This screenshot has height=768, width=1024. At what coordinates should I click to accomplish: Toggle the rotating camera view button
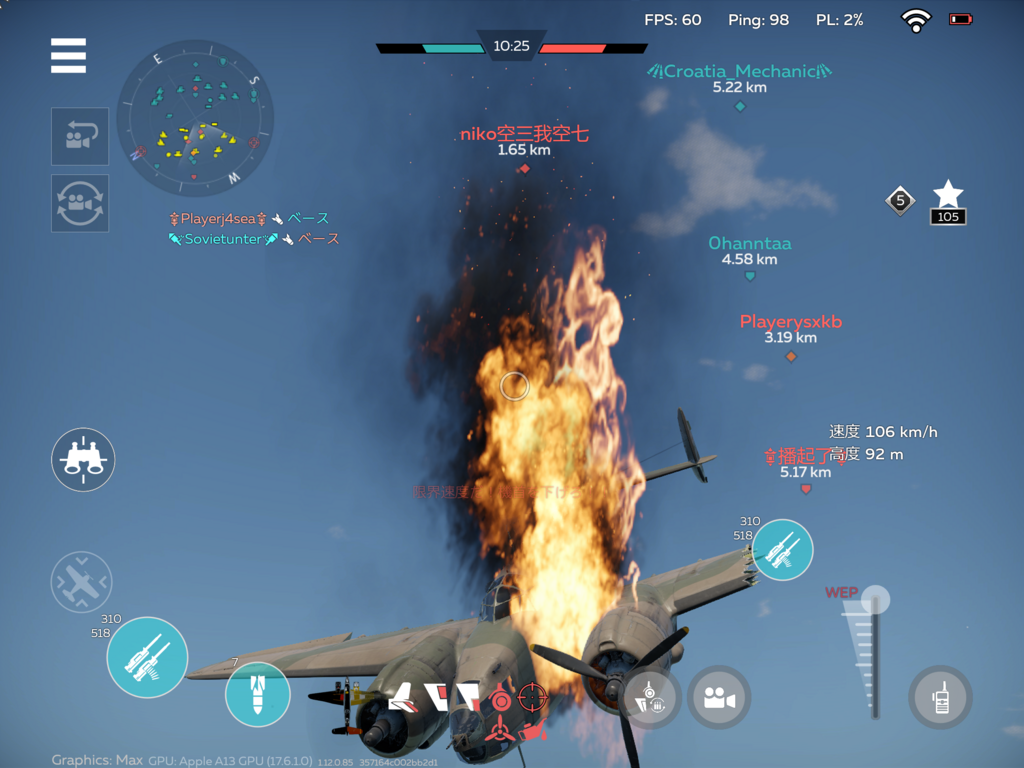pos(80,203)
